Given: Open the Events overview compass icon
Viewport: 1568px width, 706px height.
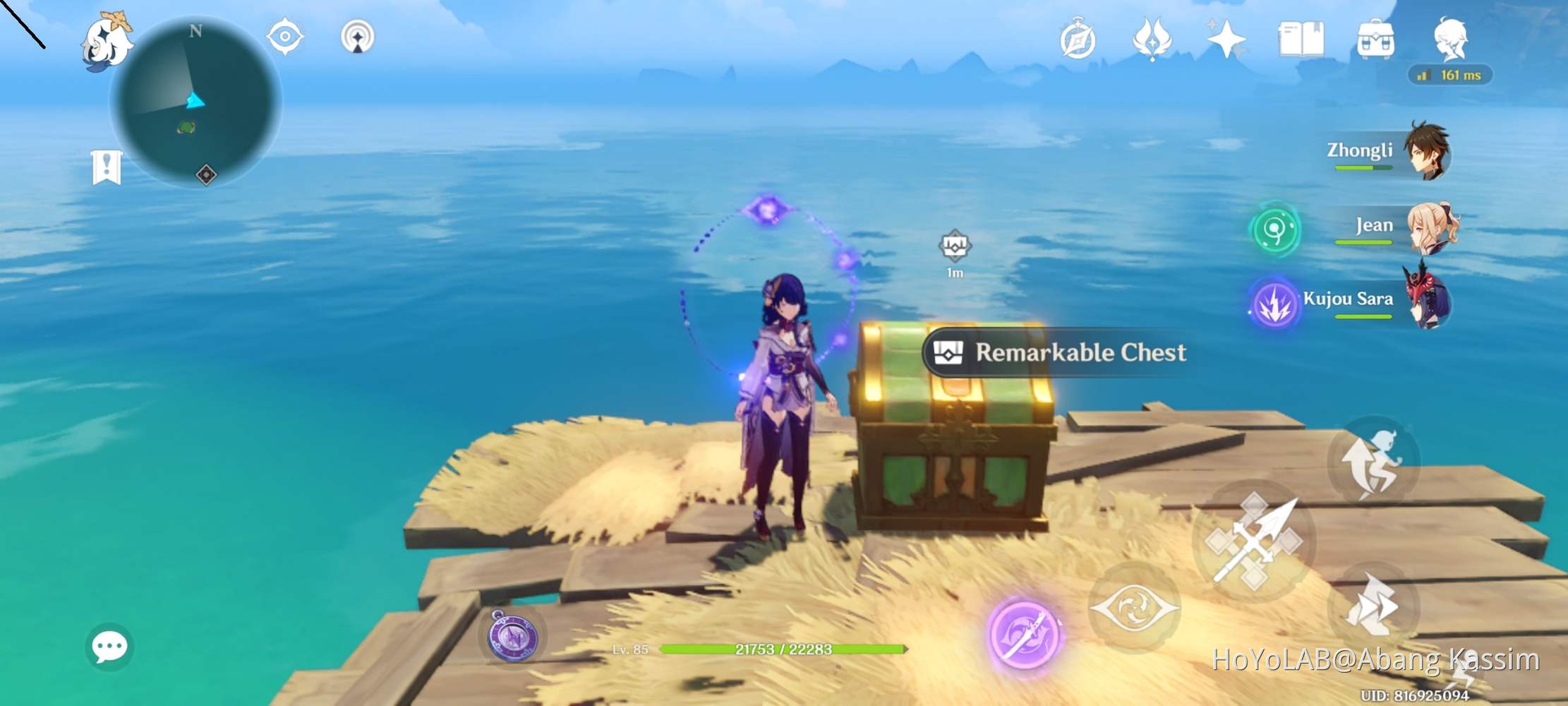Looking at the screenshot, I should [1079, 40].
